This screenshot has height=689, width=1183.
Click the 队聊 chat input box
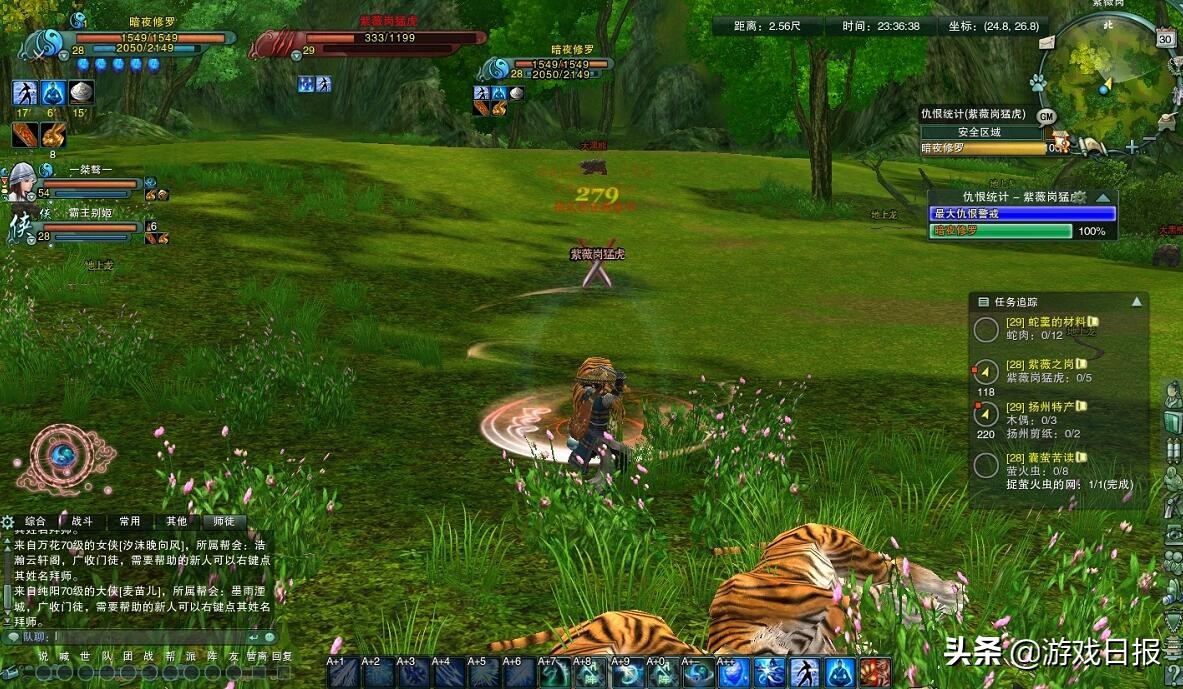(x=150, y=636)
